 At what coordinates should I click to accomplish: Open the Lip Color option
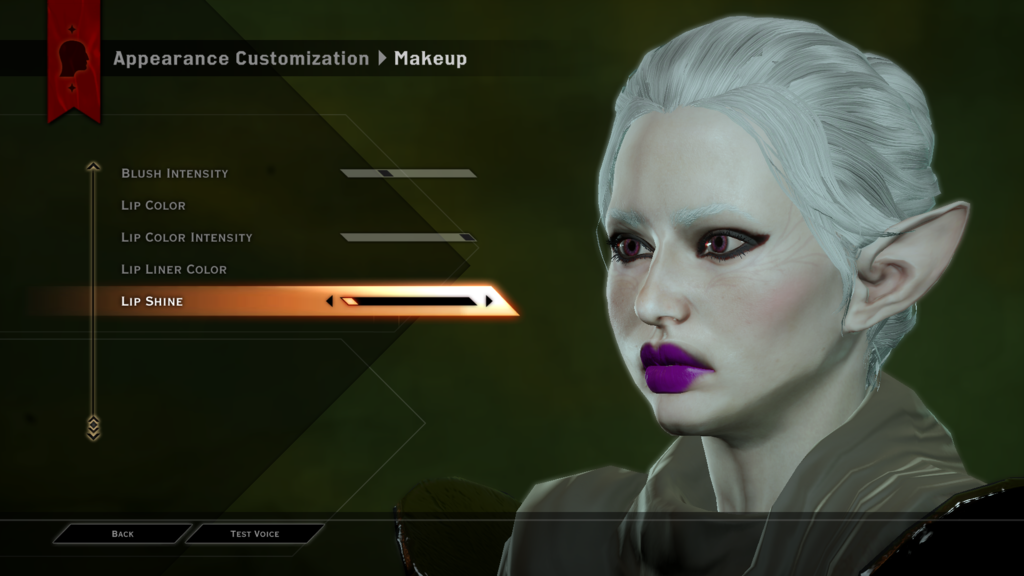[x=154, y=205]
